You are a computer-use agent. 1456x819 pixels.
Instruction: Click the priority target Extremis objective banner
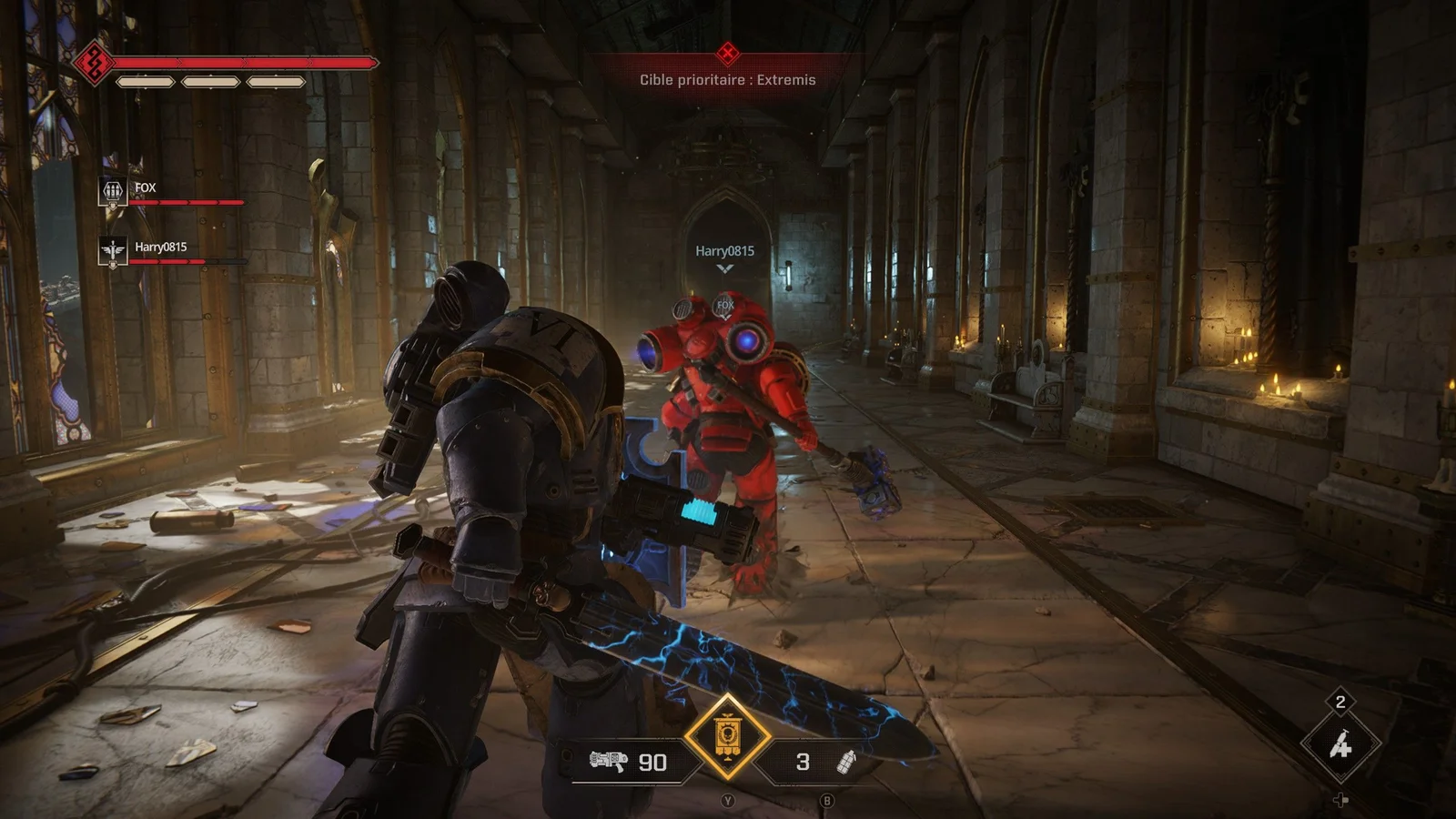tap(727, 79)
